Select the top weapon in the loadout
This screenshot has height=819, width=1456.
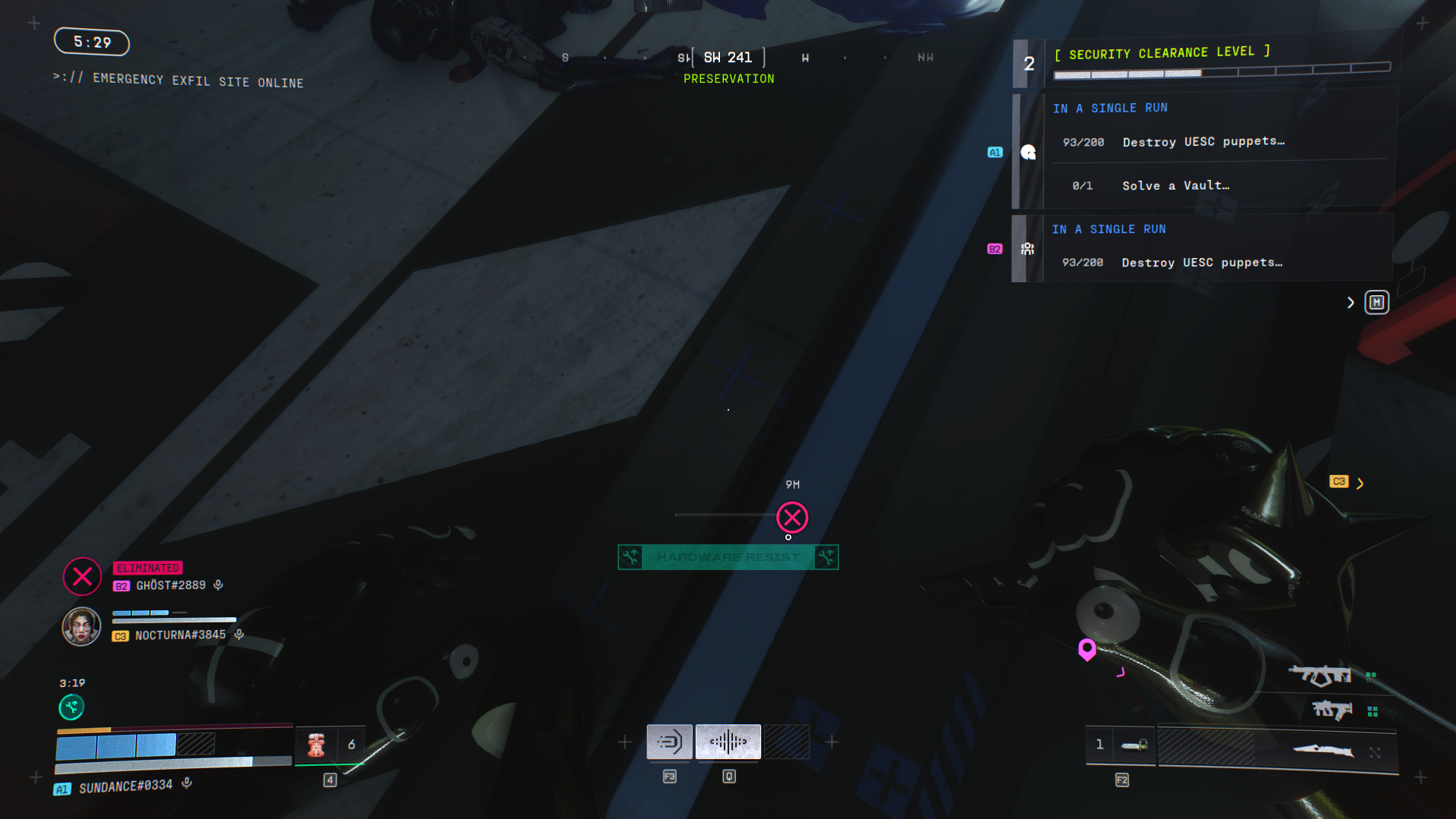[x=1320, y=674]
